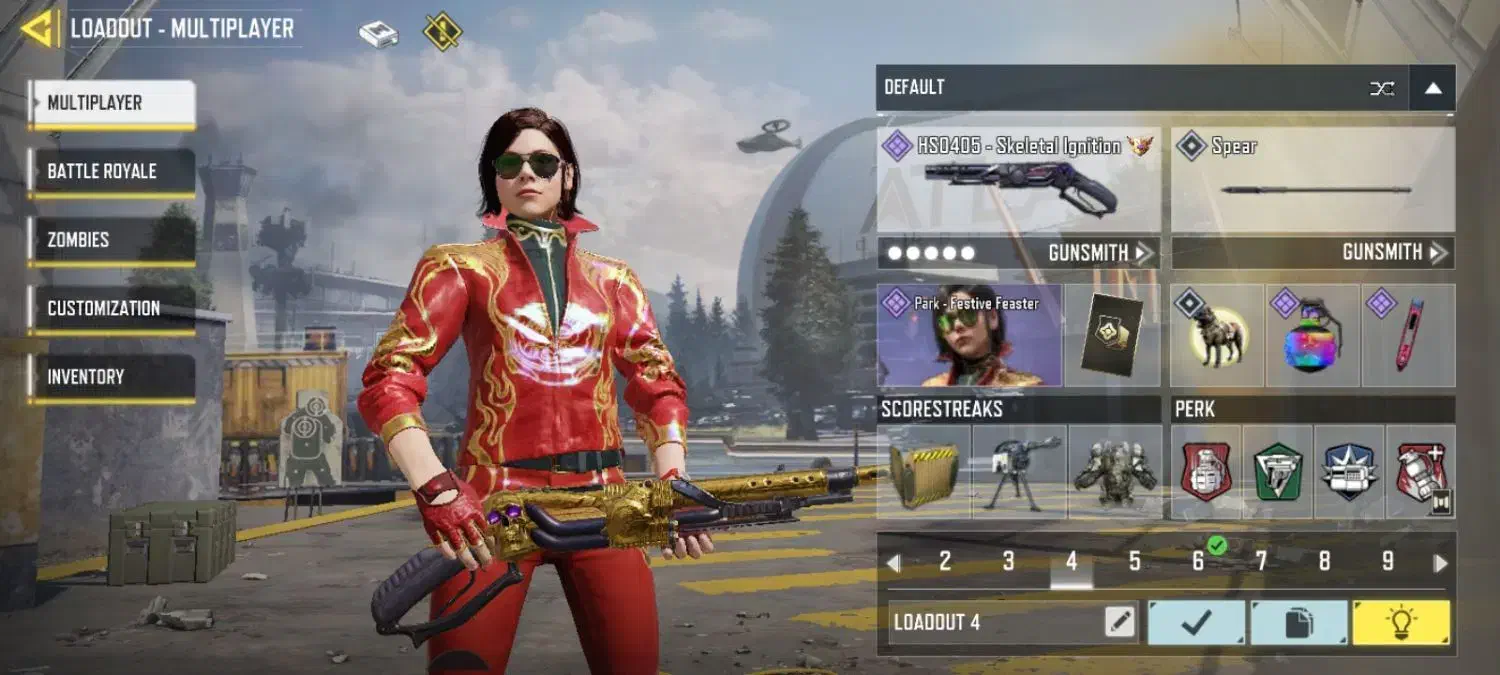
Task: Go back using the yellow arrow
Action: coord(40,29)
